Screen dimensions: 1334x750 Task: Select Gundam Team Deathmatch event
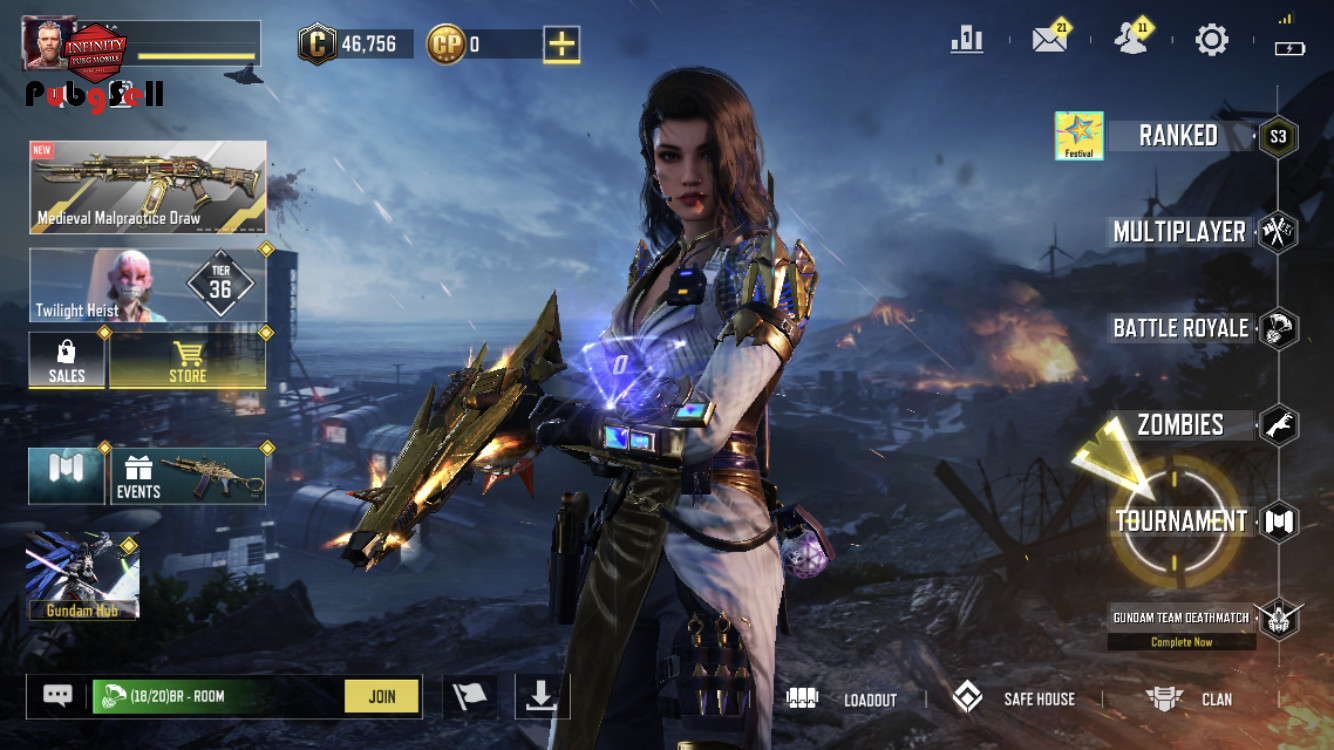[x=1181, y=618]
